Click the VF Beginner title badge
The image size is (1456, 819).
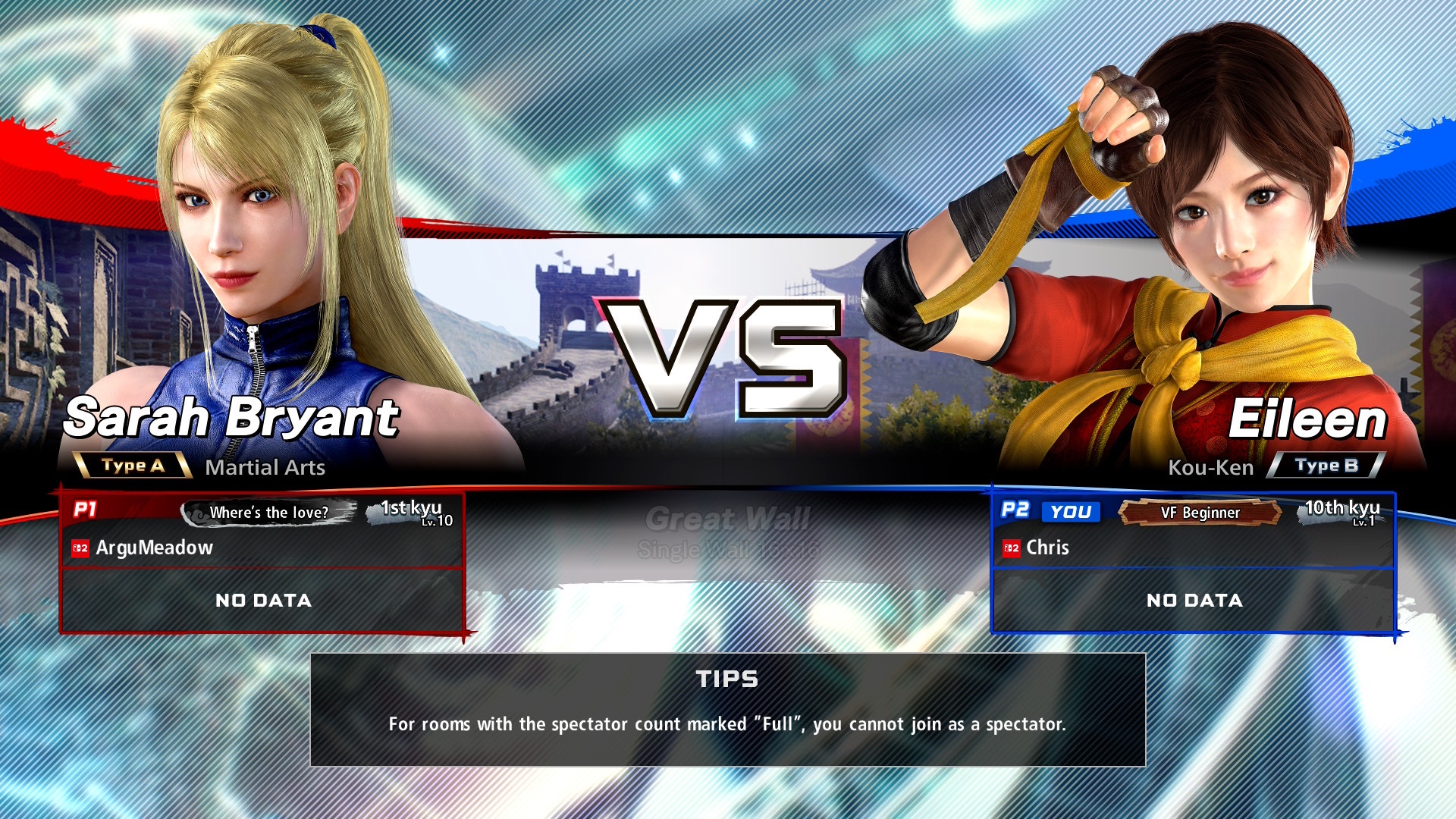pyautogui.click(x=1200, y=513)
